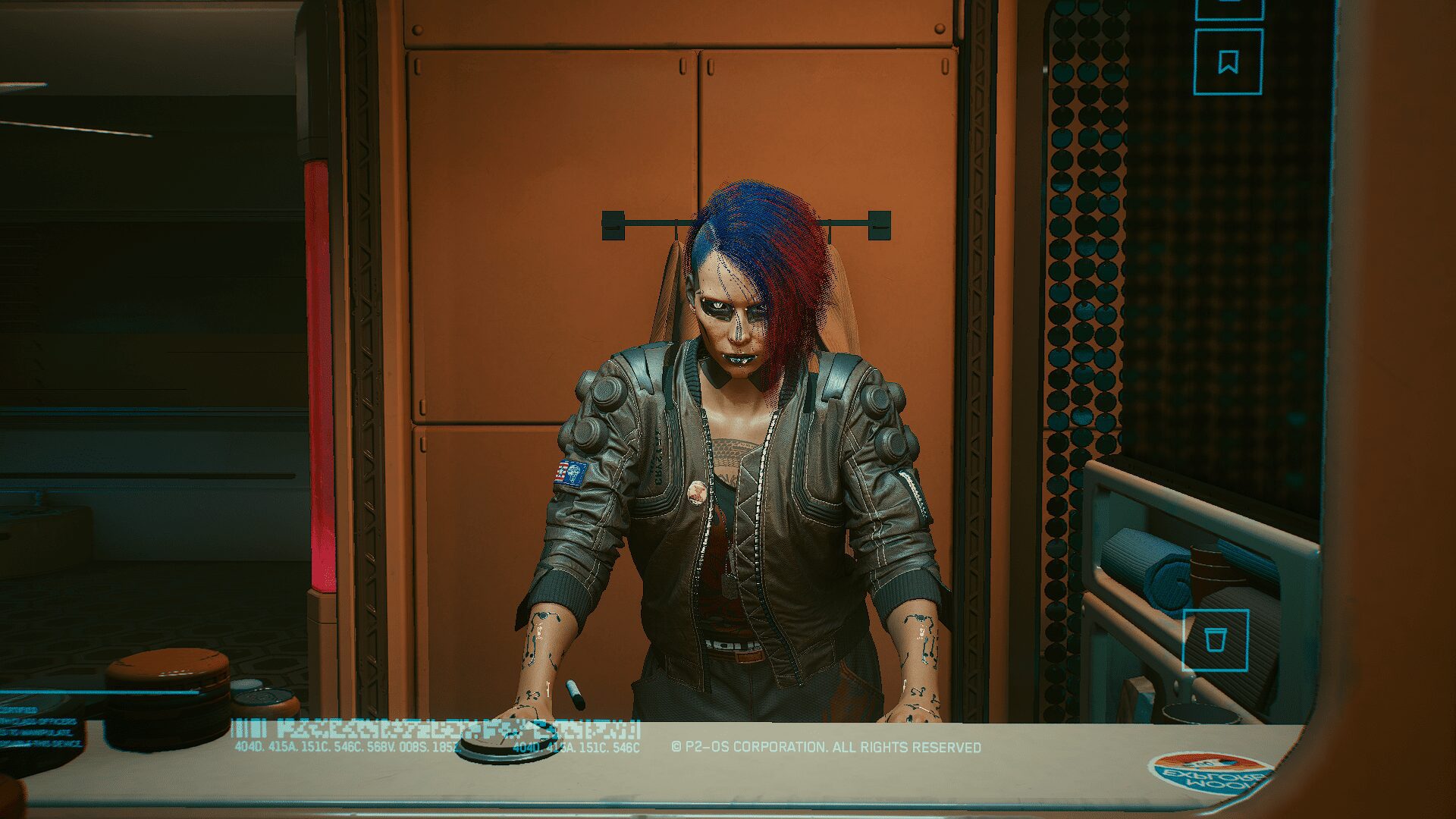Image resolution: width=1456 pixels, height=819 pixels.
Task: Click the P2-OS Corporation rights reserved link
Action: point(827,745)
